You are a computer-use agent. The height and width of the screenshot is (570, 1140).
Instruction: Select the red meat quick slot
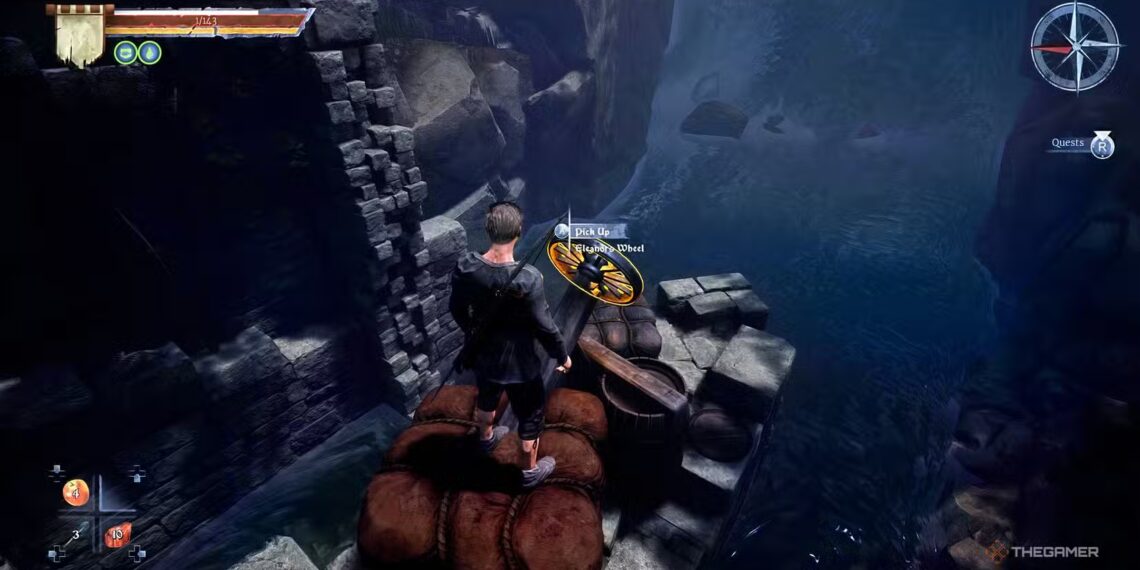(115, 535)
